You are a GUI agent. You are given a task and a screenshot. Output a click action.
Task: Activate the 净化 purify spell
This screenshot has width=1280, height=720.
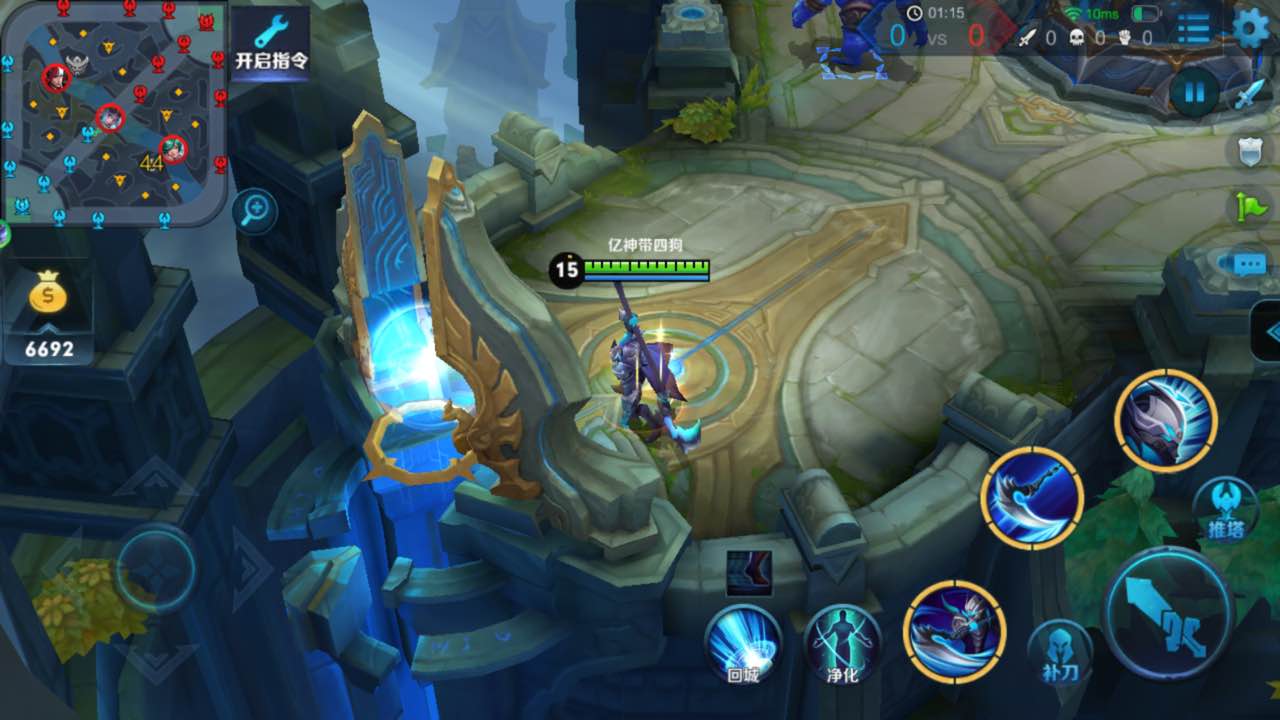tap(843, 645)
